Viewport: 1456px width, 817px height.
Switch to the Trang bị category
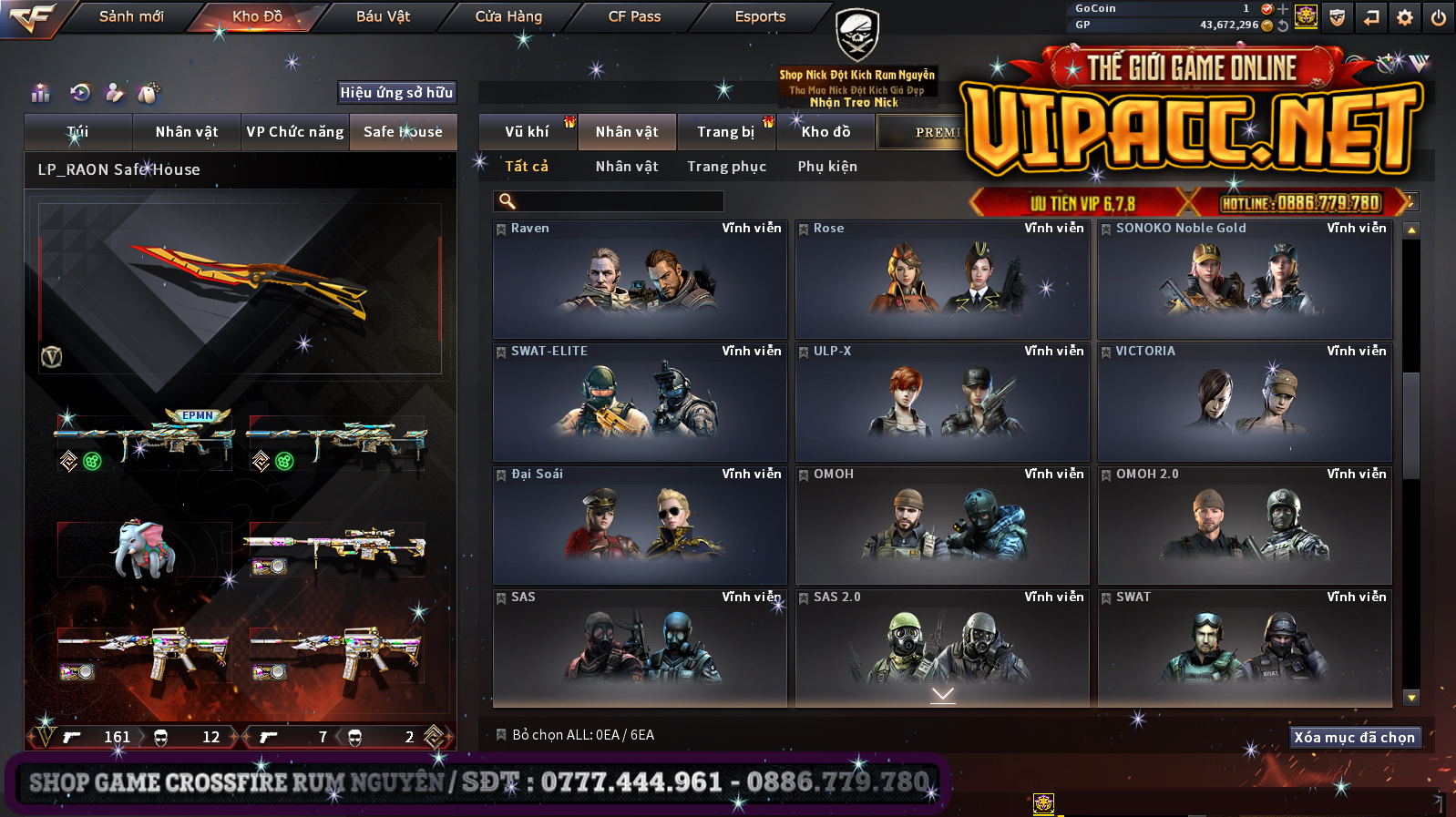pos(726,132)
